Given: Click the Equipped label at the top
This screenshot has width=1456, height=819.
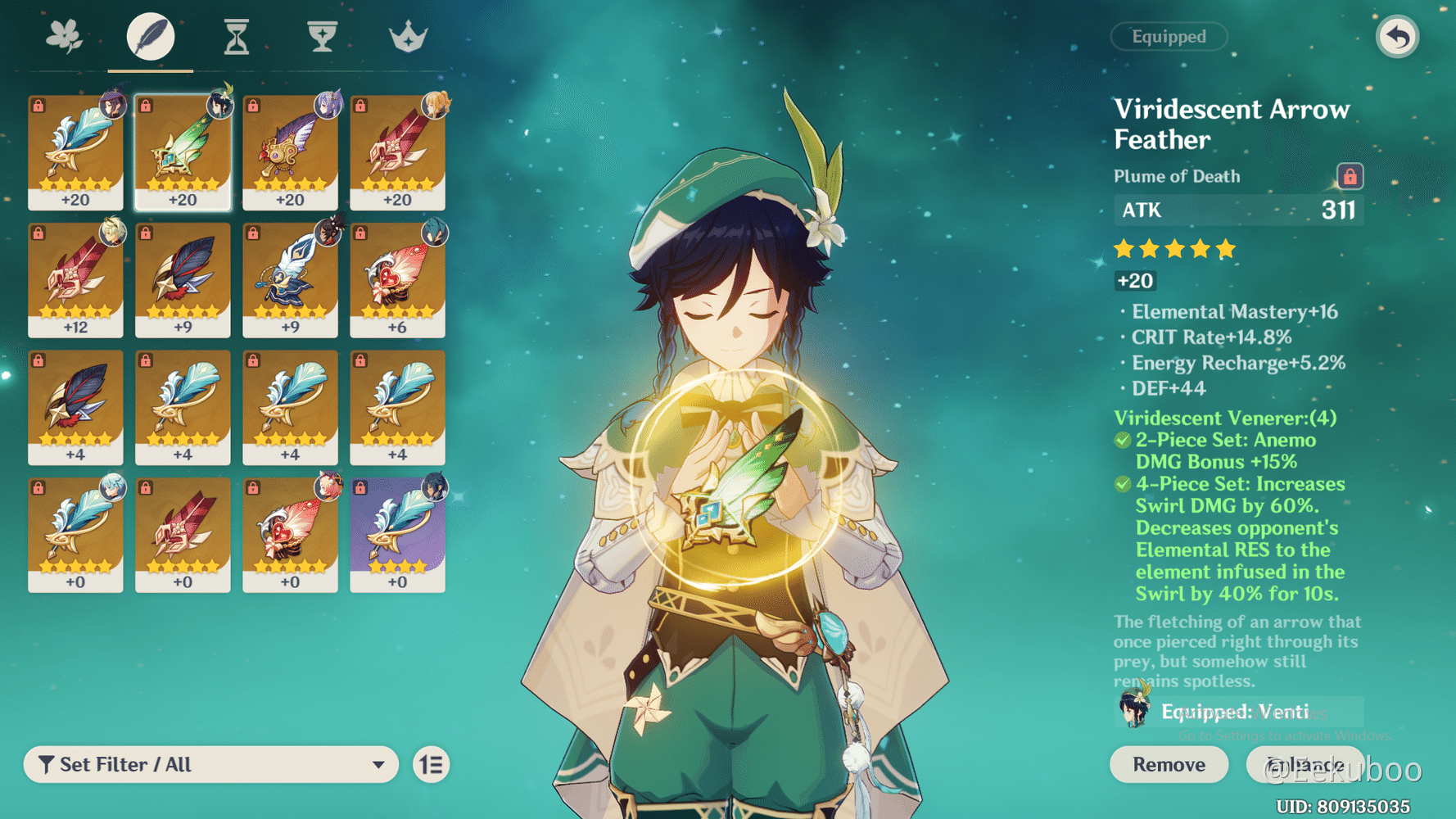Looking at the screenshot, I should [x=1169, y=36].
